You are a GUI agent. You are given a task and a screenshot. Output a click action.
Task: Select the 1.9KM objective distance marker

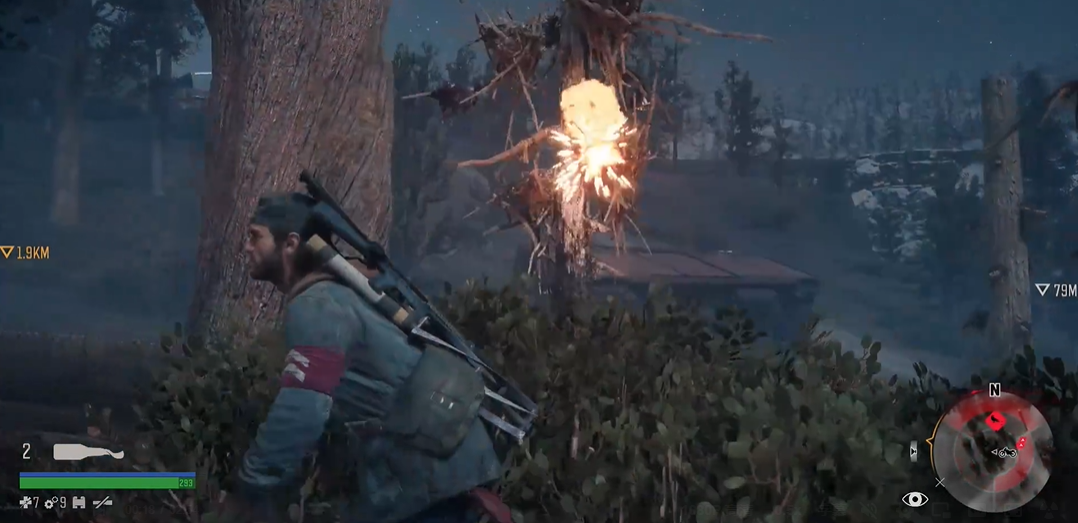[x=25, y=253]
